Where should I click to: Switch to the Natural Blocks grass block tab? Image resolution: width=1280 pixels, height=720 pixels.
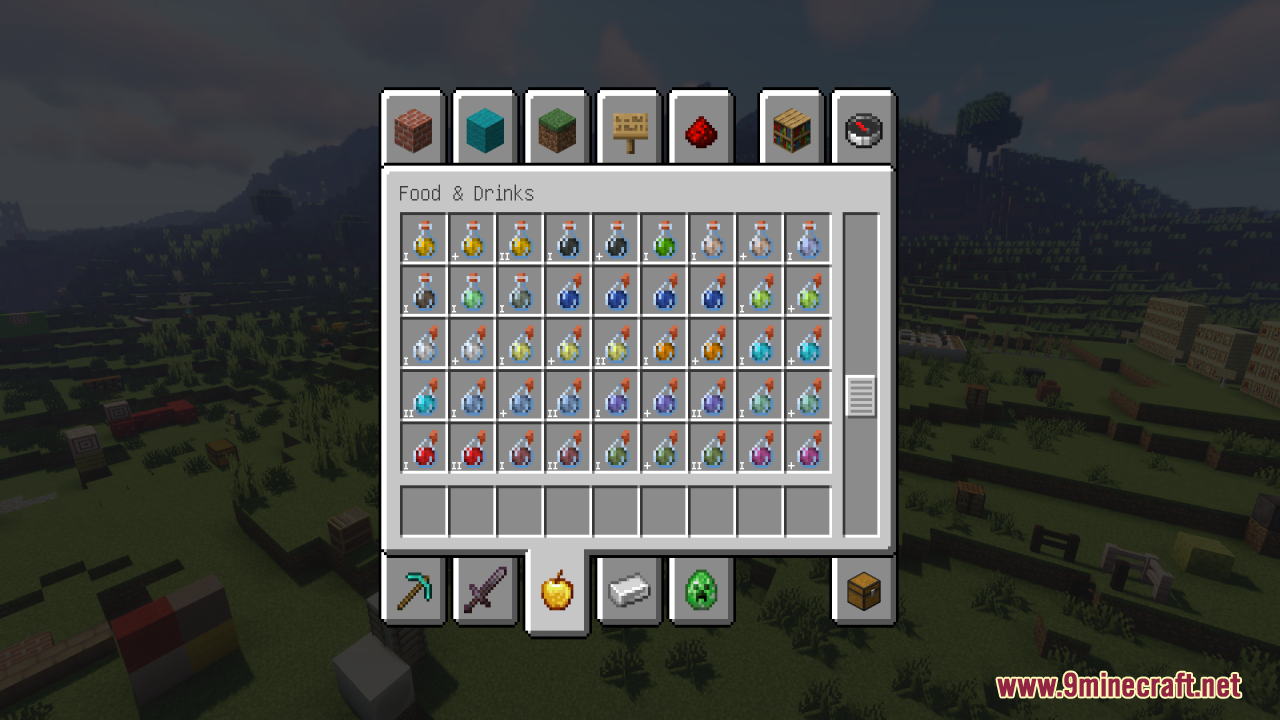pyautogui.click(x=556, y=127)
